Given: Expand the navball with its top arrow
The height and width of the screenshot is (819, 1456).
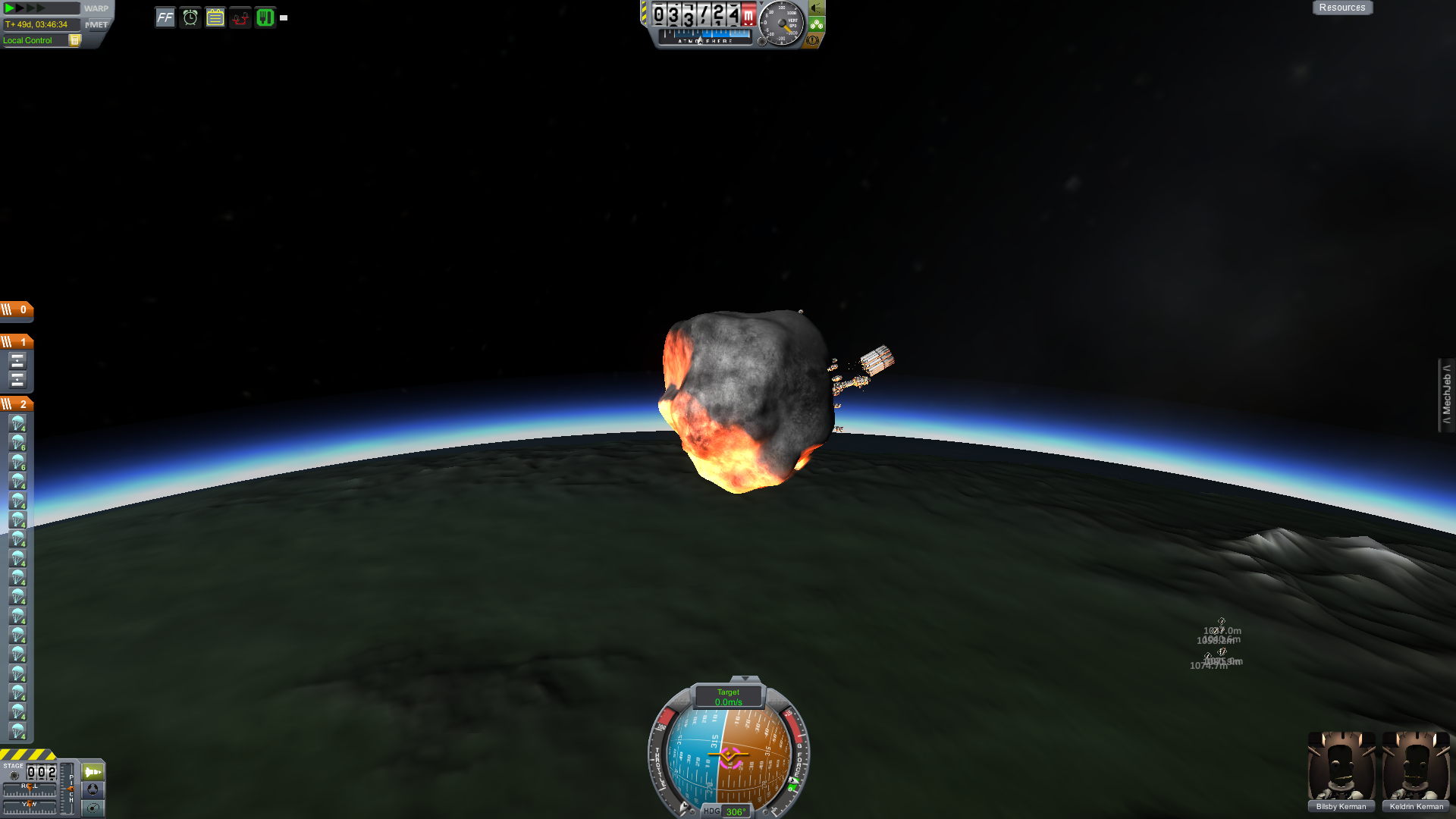Looking at the screenshot, I should point(747,679).
